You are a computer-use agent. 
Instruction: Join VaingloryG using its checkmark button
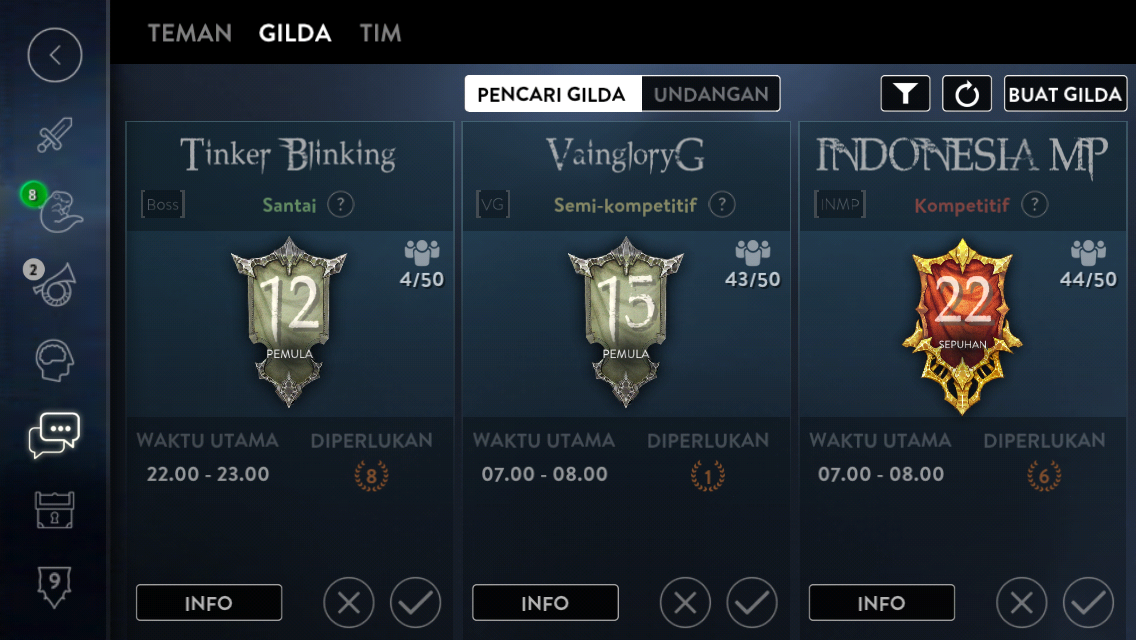click(x=752, y=603)
